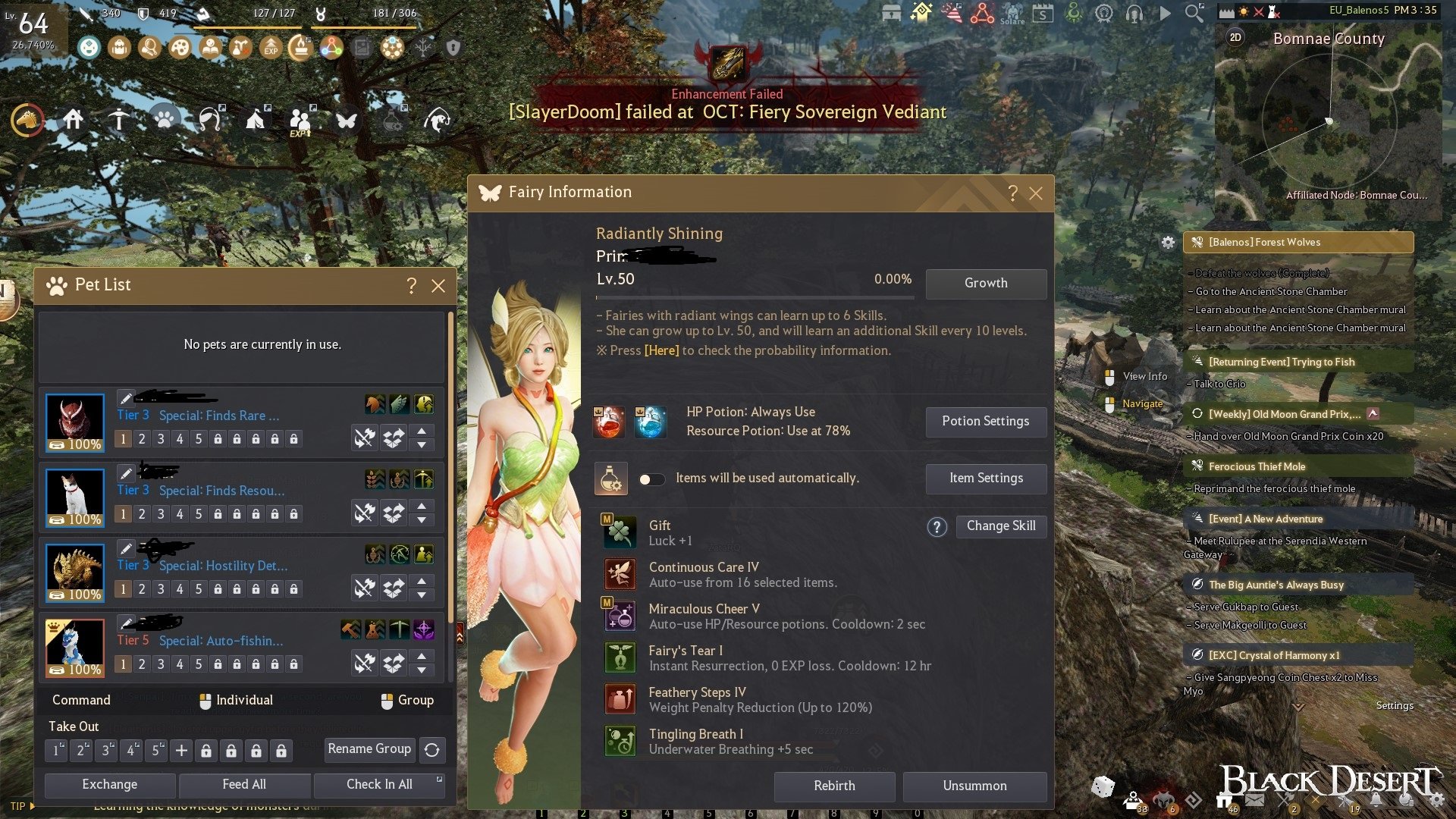Exchange pets in the Pet List
Image resolution: width=1456 pixels, height=819 pixels.
[110, 785]
